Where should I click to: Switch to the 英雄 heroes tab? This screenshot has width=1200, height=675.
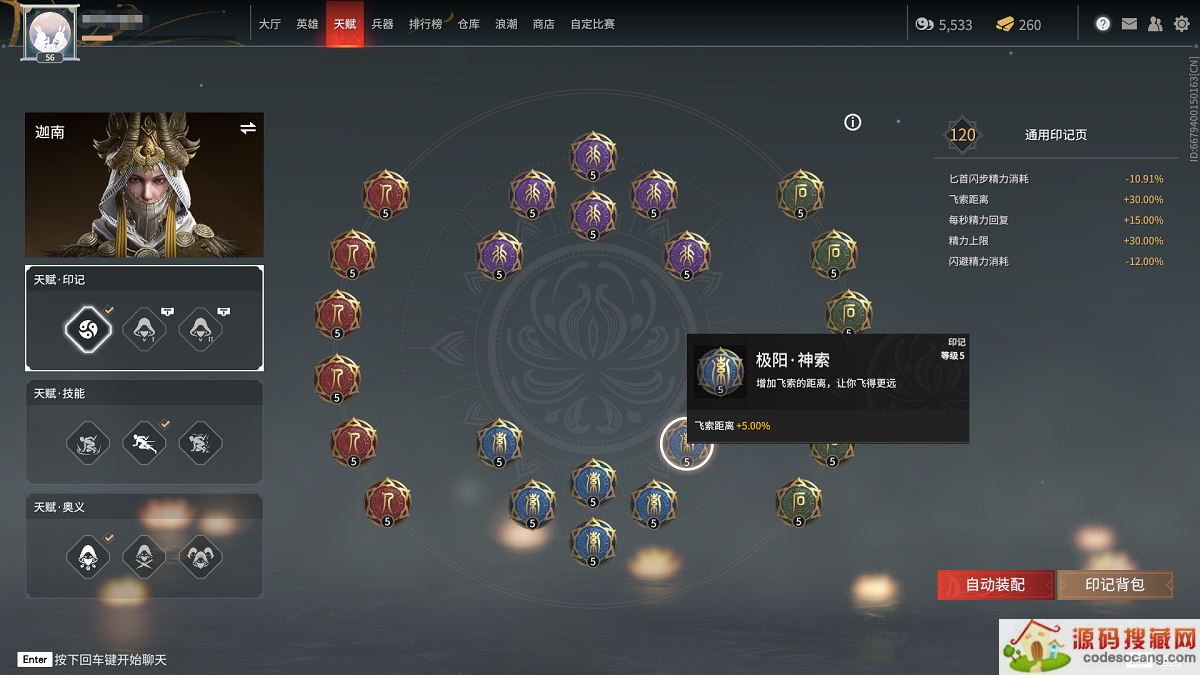(307, 24)
